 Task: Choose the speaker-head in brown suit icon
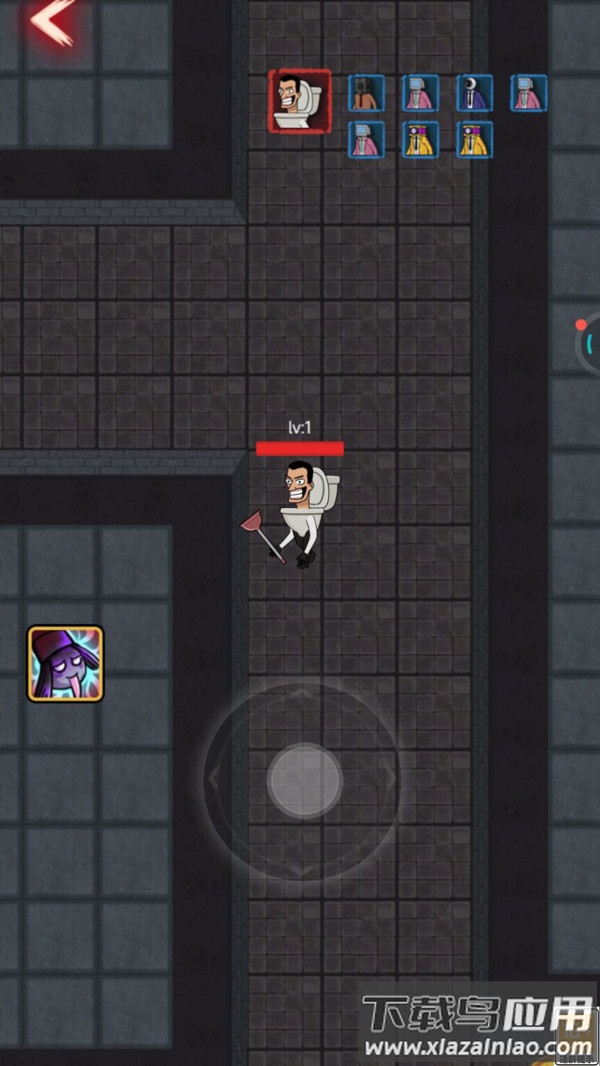366,93
